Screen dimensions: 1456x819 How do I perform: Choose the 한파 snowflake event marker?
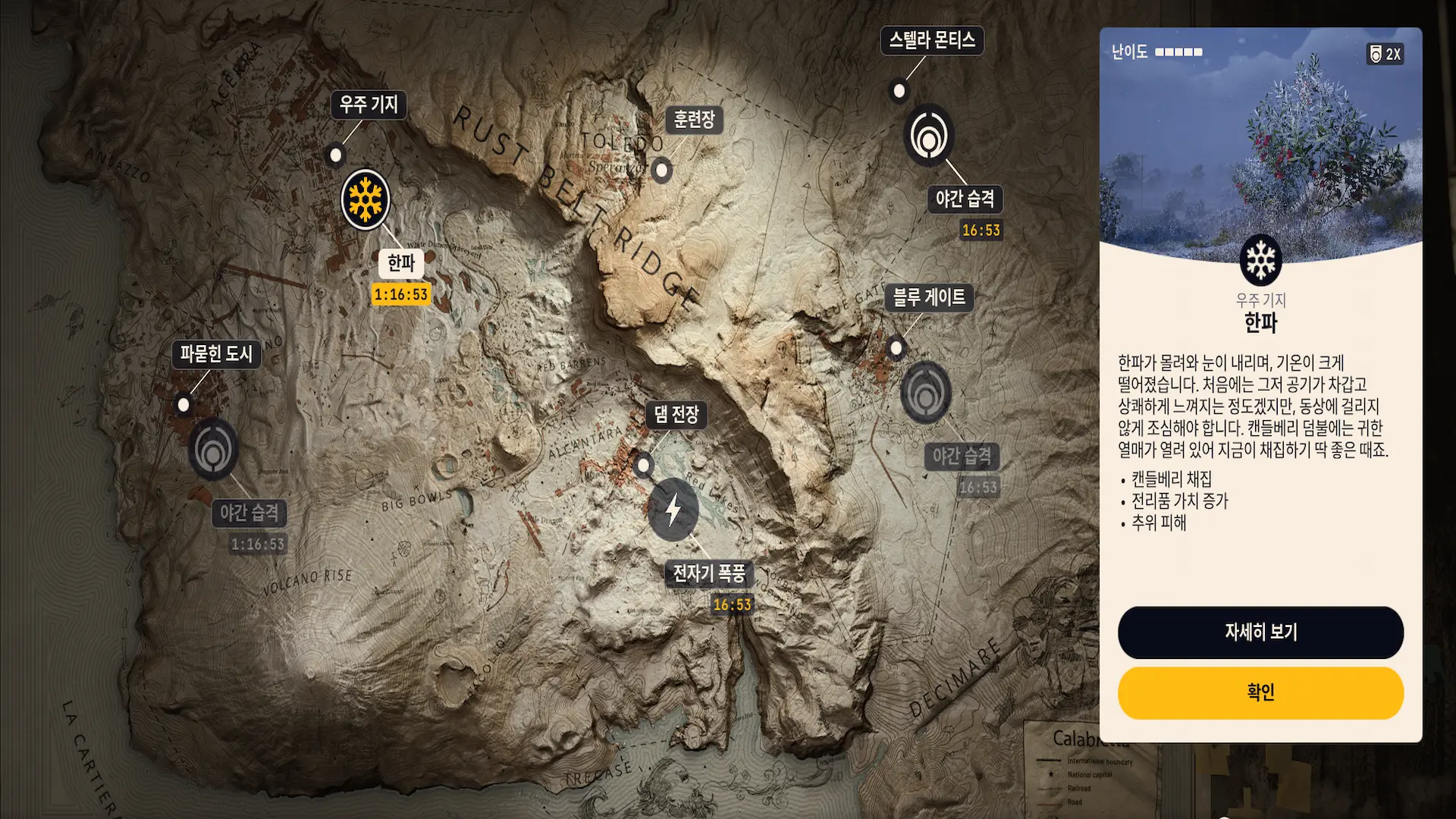(x=366, y=199)
